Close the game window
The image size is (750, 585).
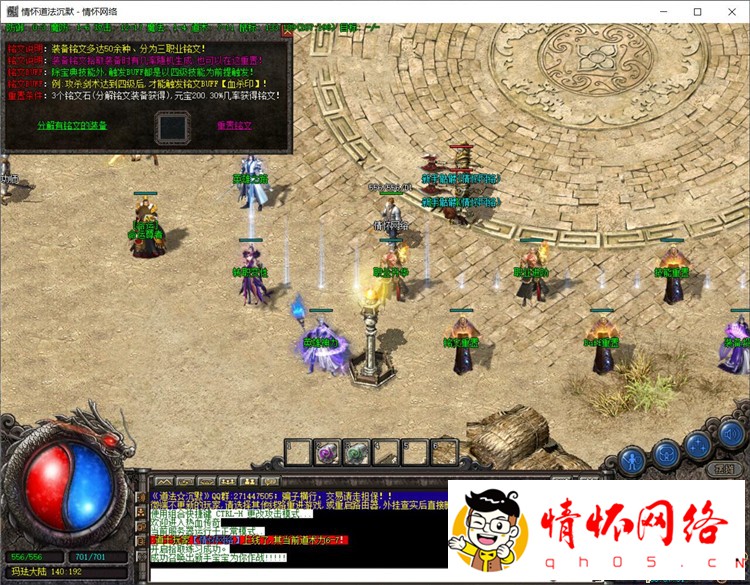tap(731, 11)
